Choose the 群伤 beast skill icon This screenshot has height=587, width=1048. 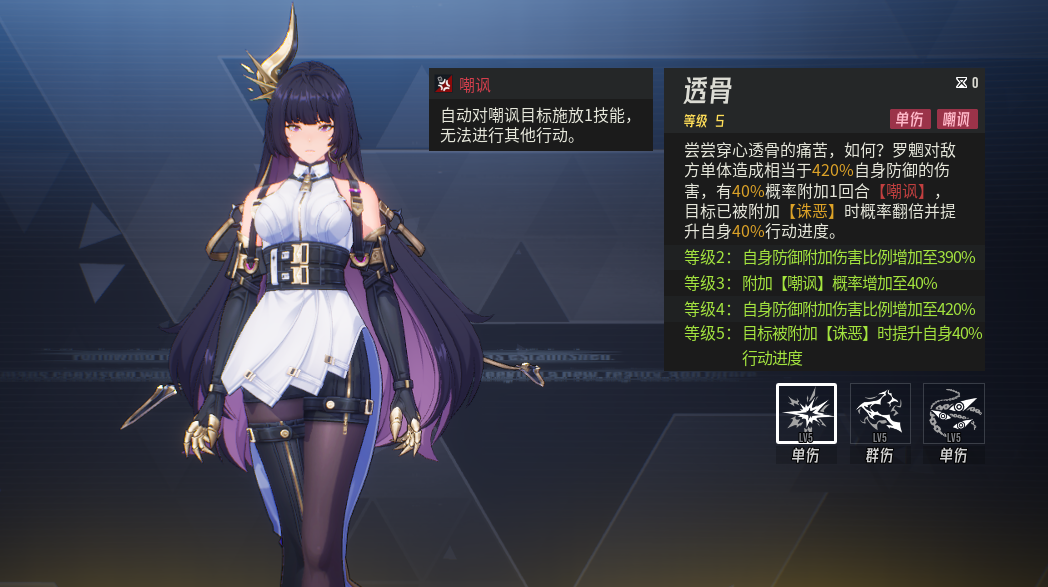click(880, 413)
